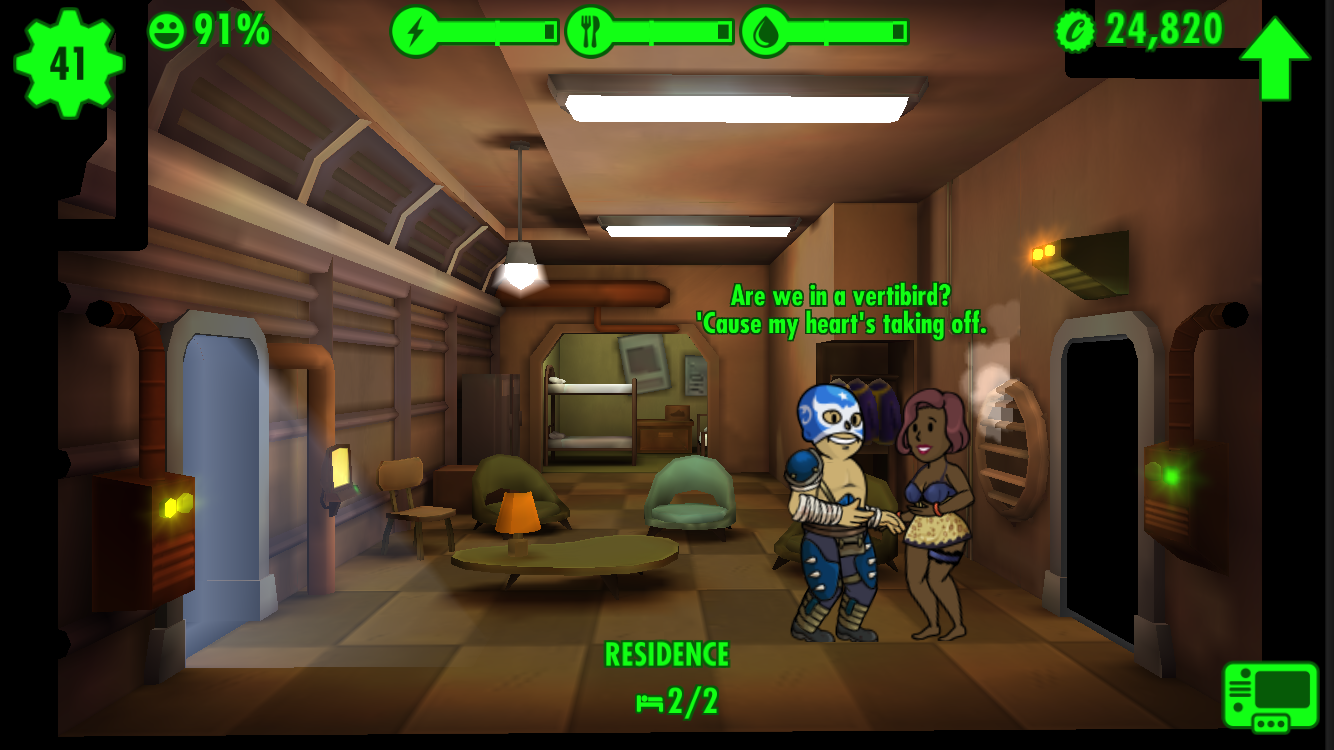
Task: Open the Pip-Boy menu icon
Action: [1270, 696]
